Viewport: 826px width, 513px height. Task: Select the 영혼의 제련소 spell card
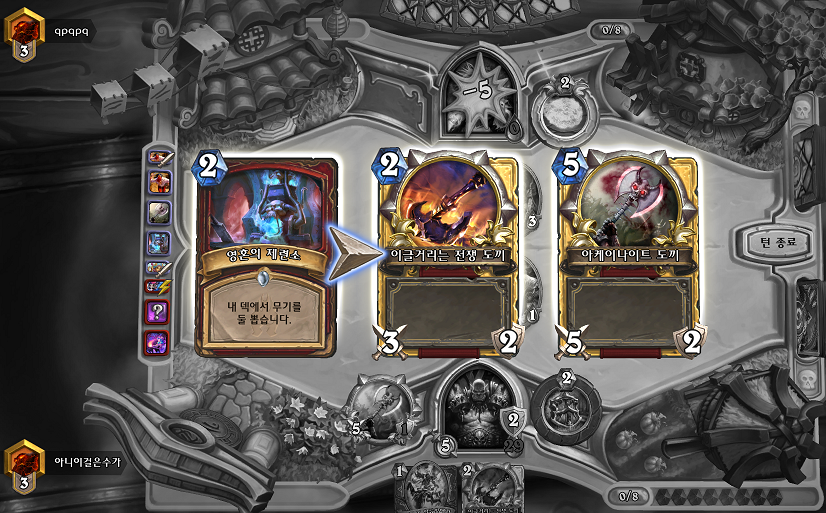[267, 256]
